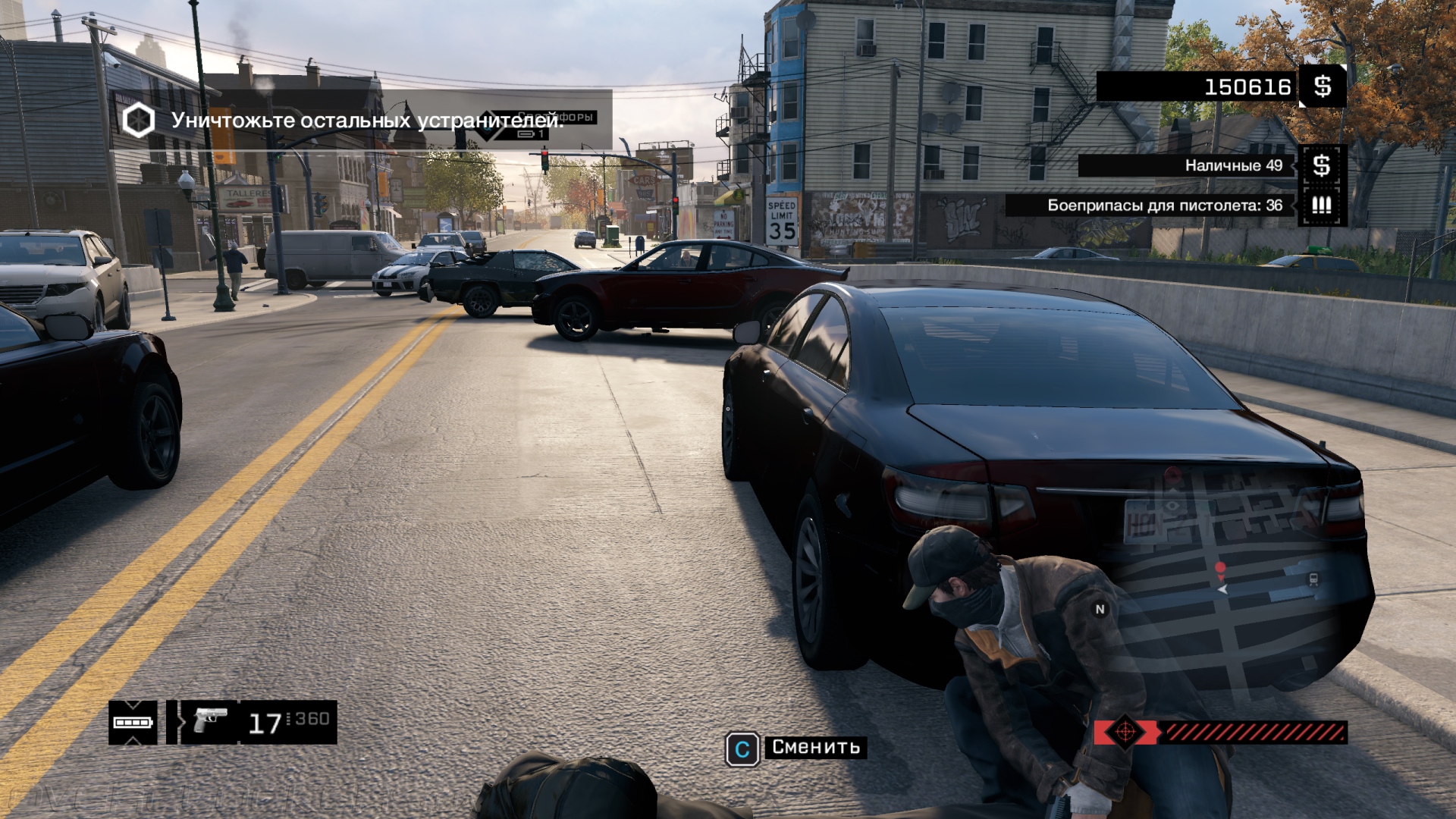The width and height of the screenshot is (1456, 819).
Task: Select the red waypoint marker on the minimap
Action: coord(1220,568)
